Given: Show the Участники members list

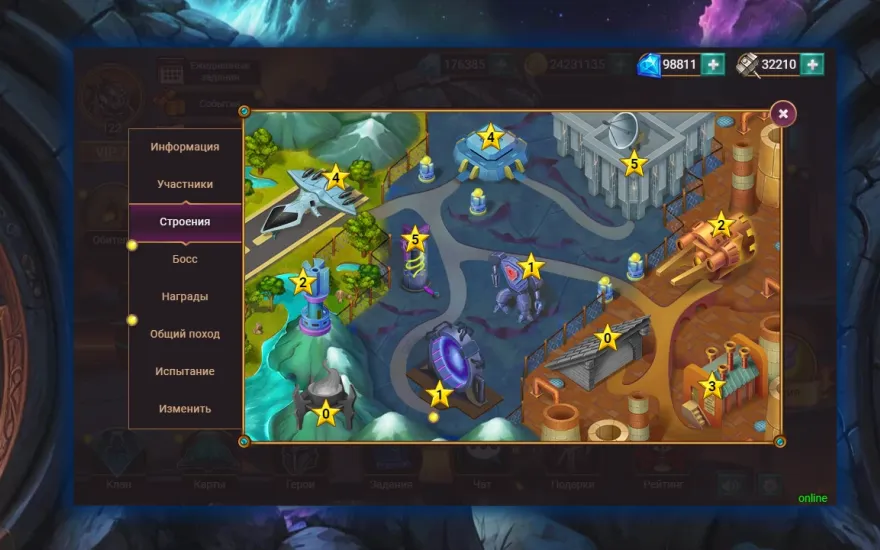Looking at the screenshot, I should (x=185, y=184).
